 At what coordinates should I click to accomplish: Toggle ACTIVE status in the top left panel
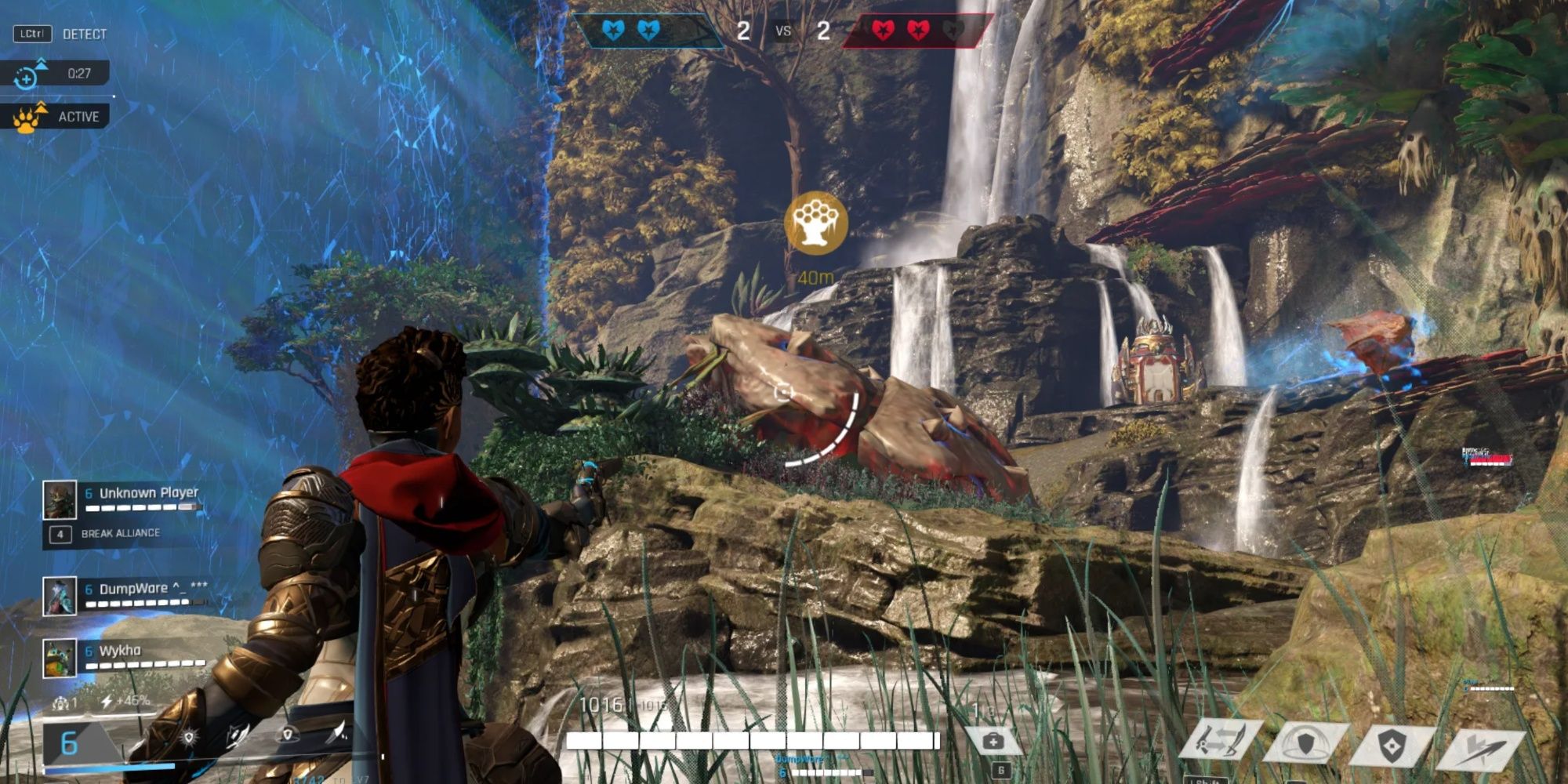coord(79,116)
